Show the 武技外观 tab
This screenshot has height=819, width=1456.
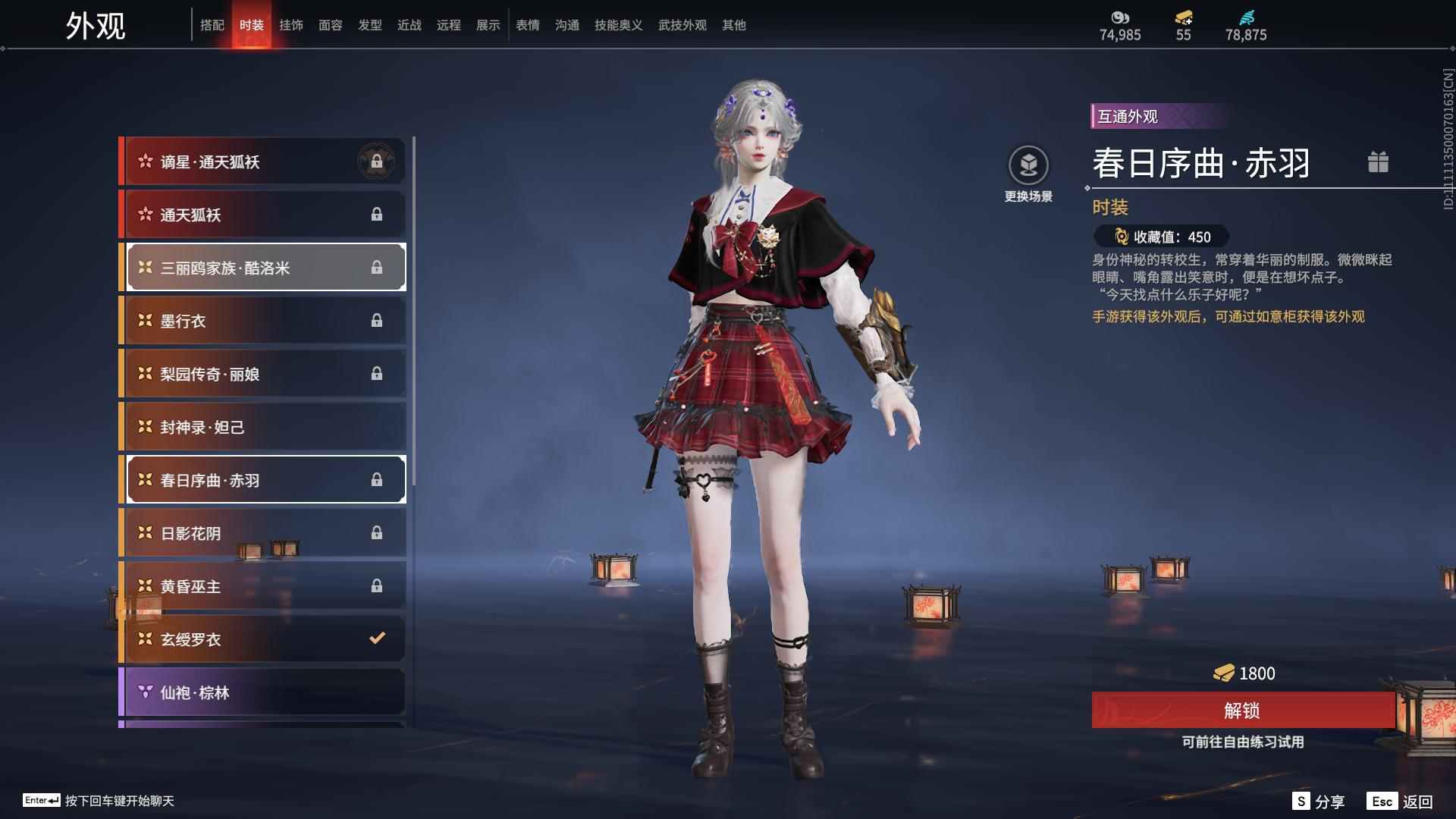(682, 25)
